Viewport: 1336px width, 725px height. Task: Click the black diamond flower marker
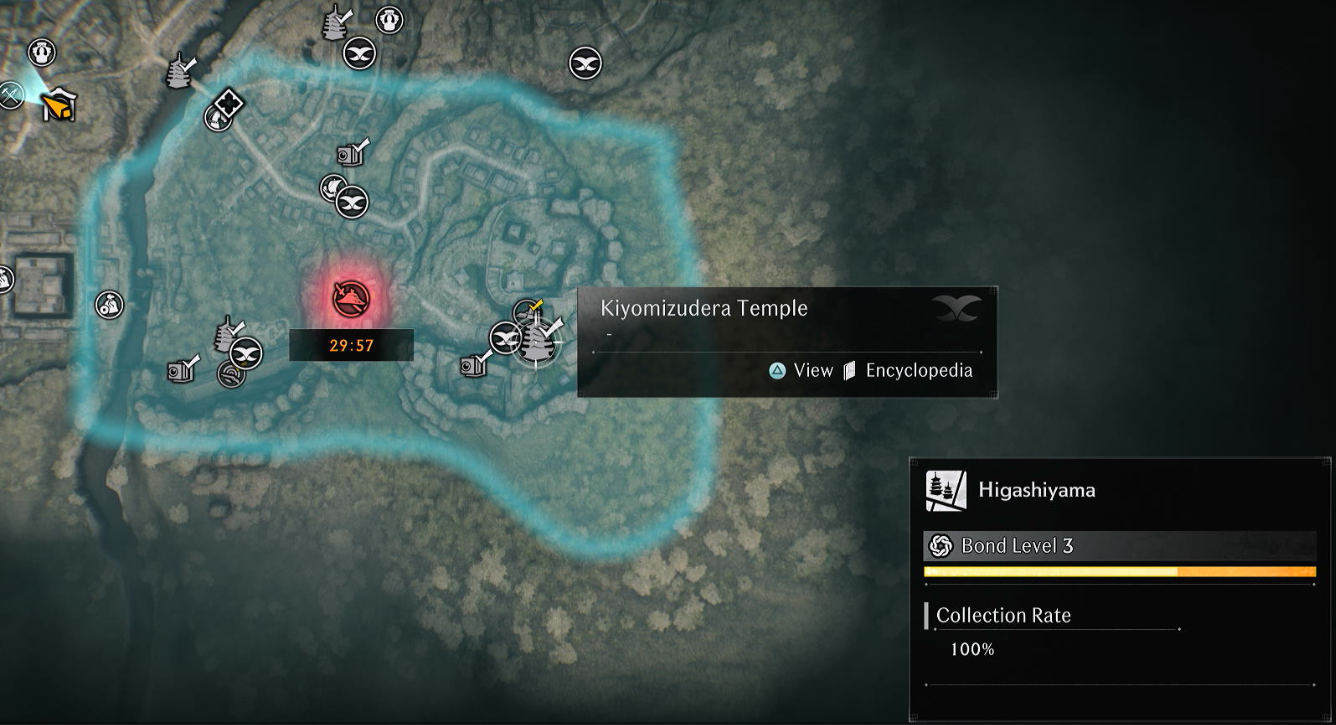click(229, 103)
